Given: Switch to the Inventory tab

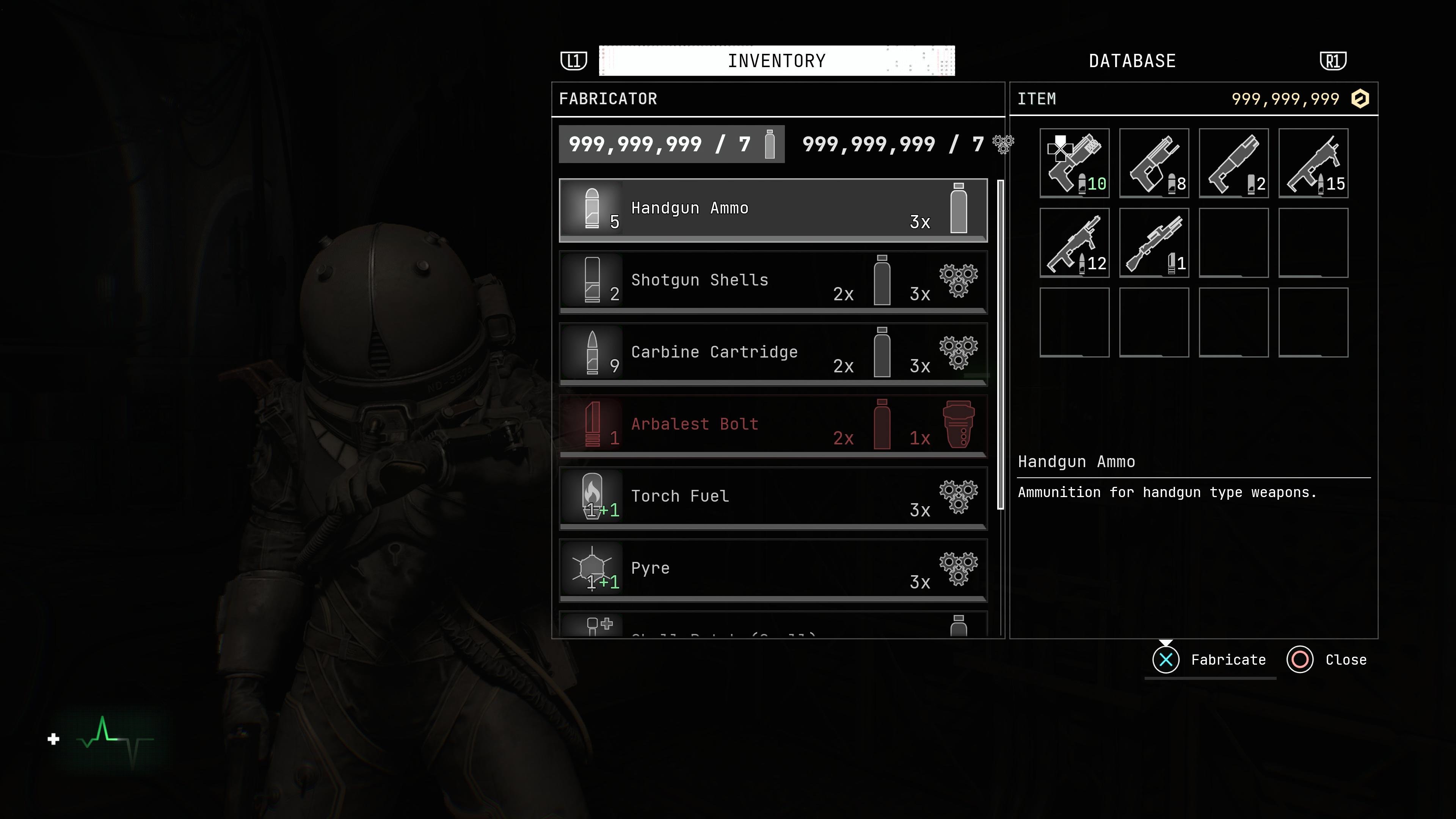Looking at the screenshot, I should tap(777, 61).
